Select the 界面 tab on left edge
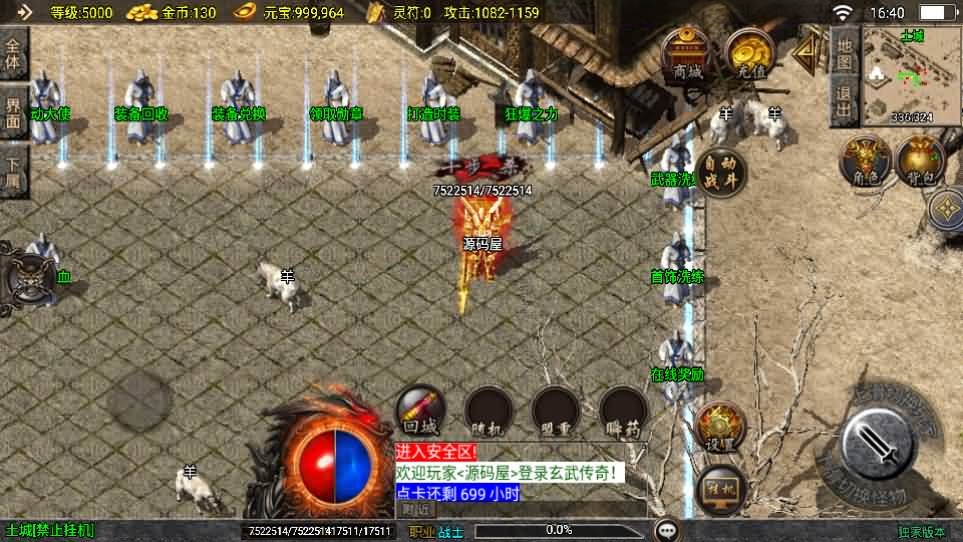Image resolution: width=963 pixels, height=542 pixels. coord(13,110)
